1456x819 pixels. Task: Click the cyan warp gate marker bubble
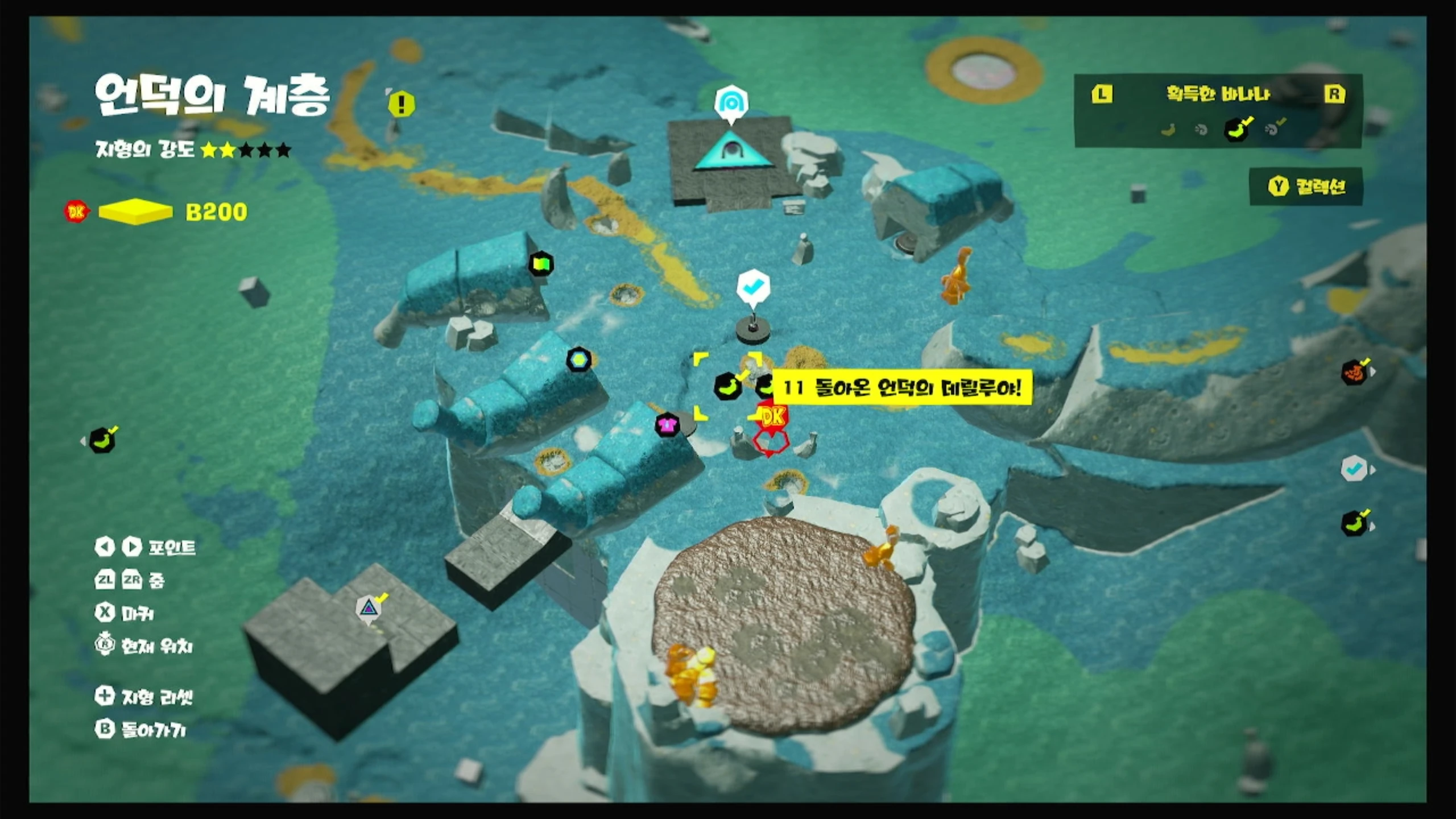(x=731, y=103)
